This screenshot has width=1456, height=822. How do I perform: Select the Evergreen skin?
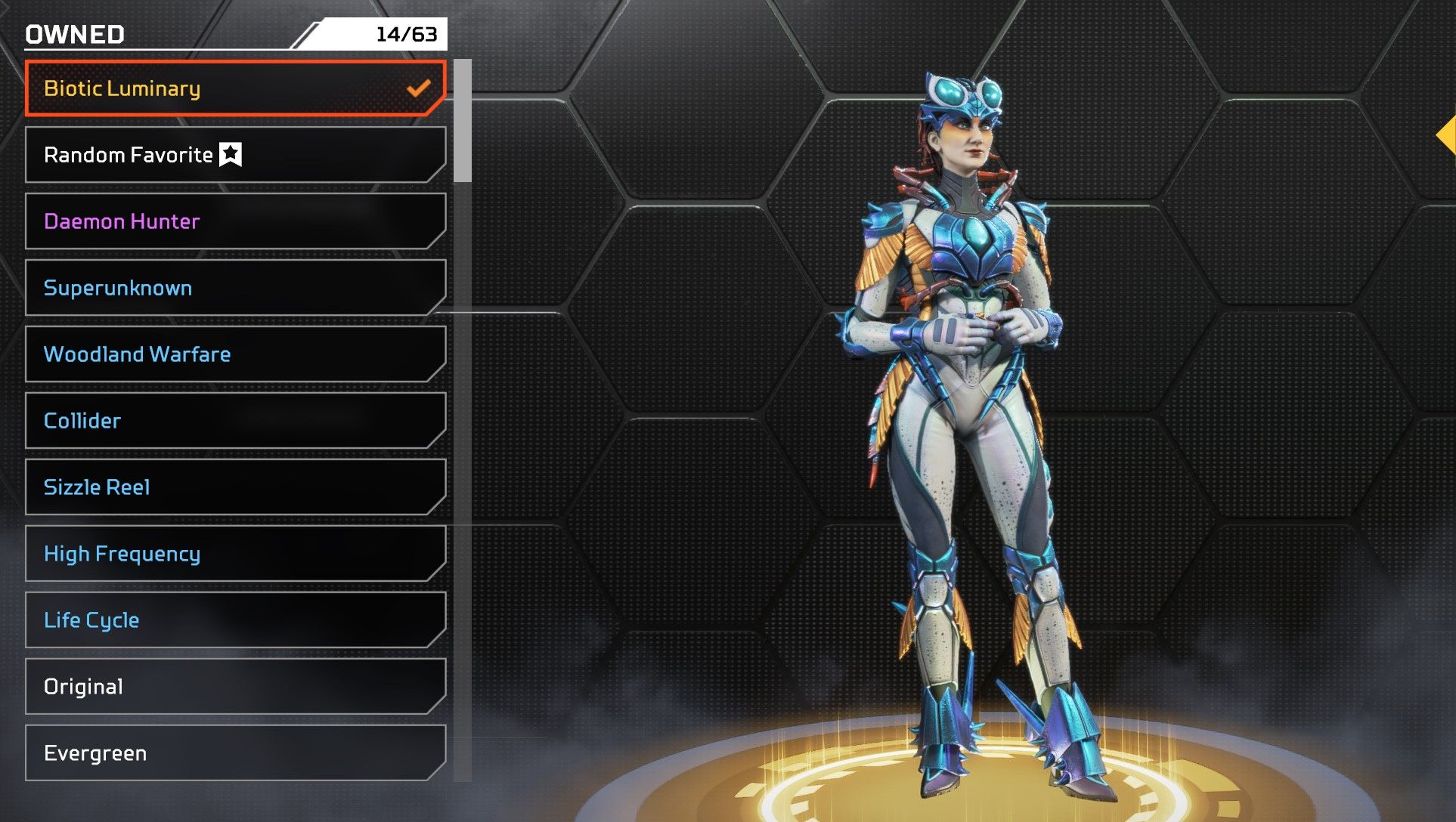[x=234, y=753]
